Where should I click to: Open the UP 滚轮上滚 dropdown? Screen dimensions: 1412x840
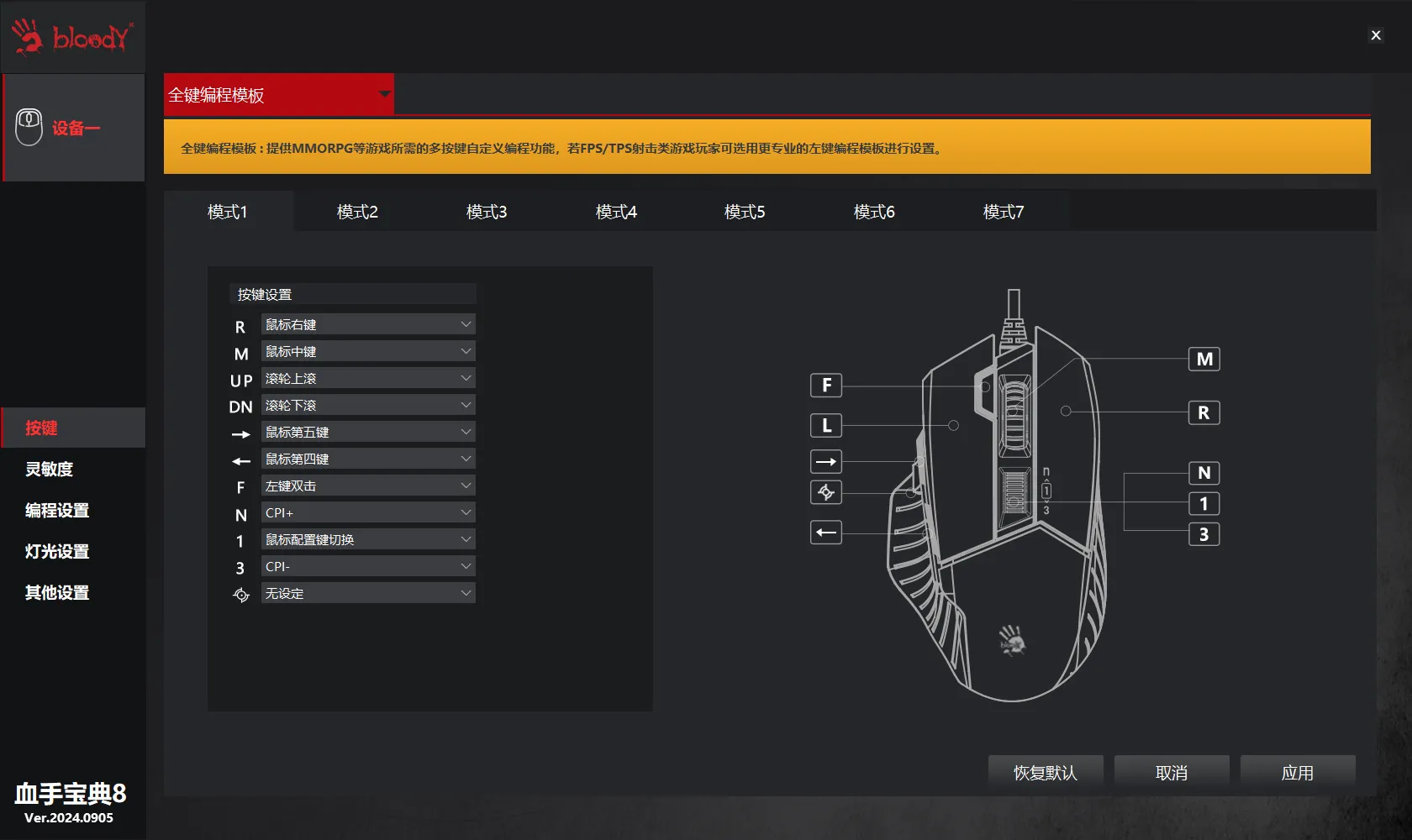coord(368,378)
